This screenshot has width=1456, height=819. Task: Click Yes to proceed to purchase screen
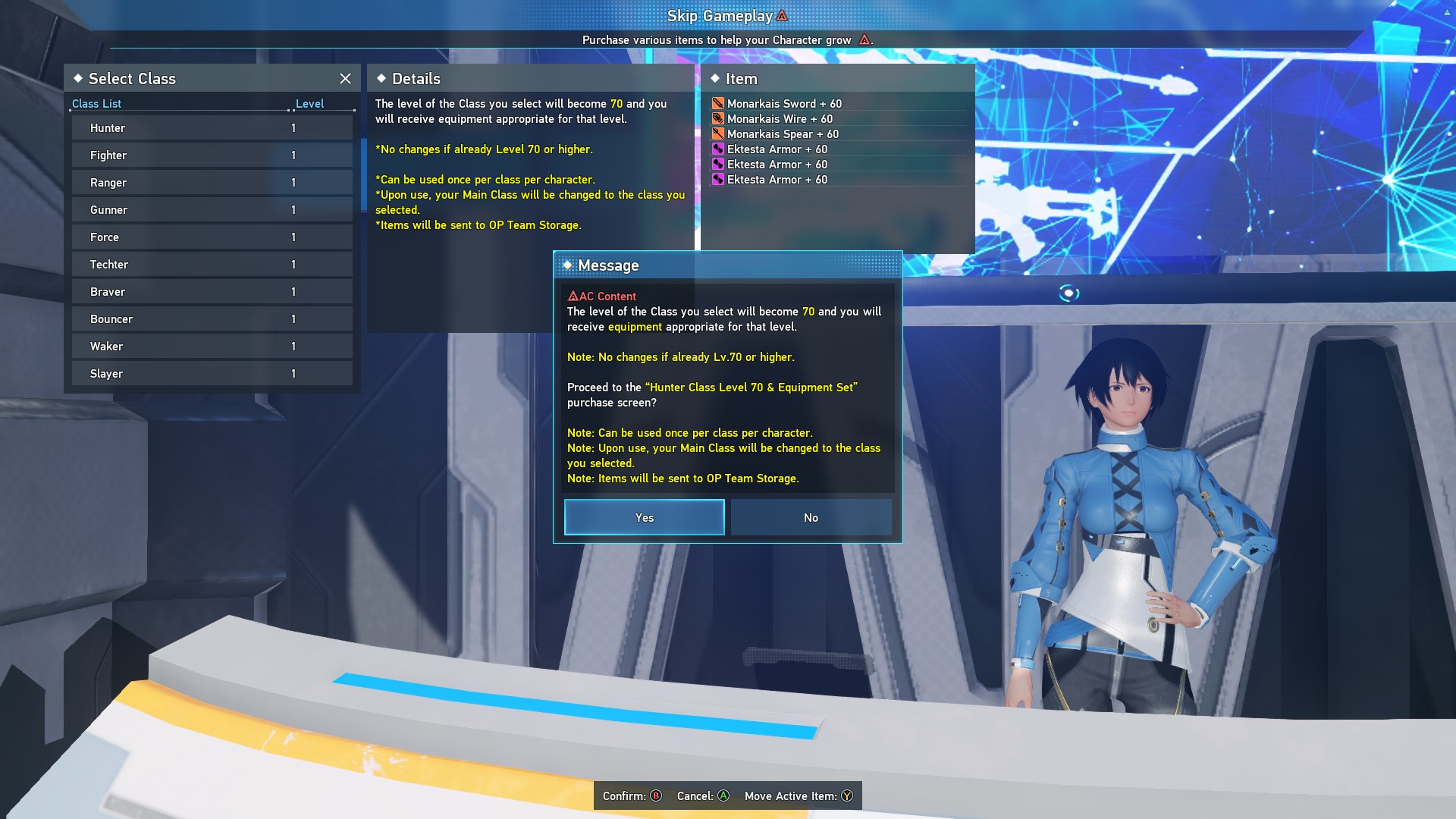click(643, 517)
